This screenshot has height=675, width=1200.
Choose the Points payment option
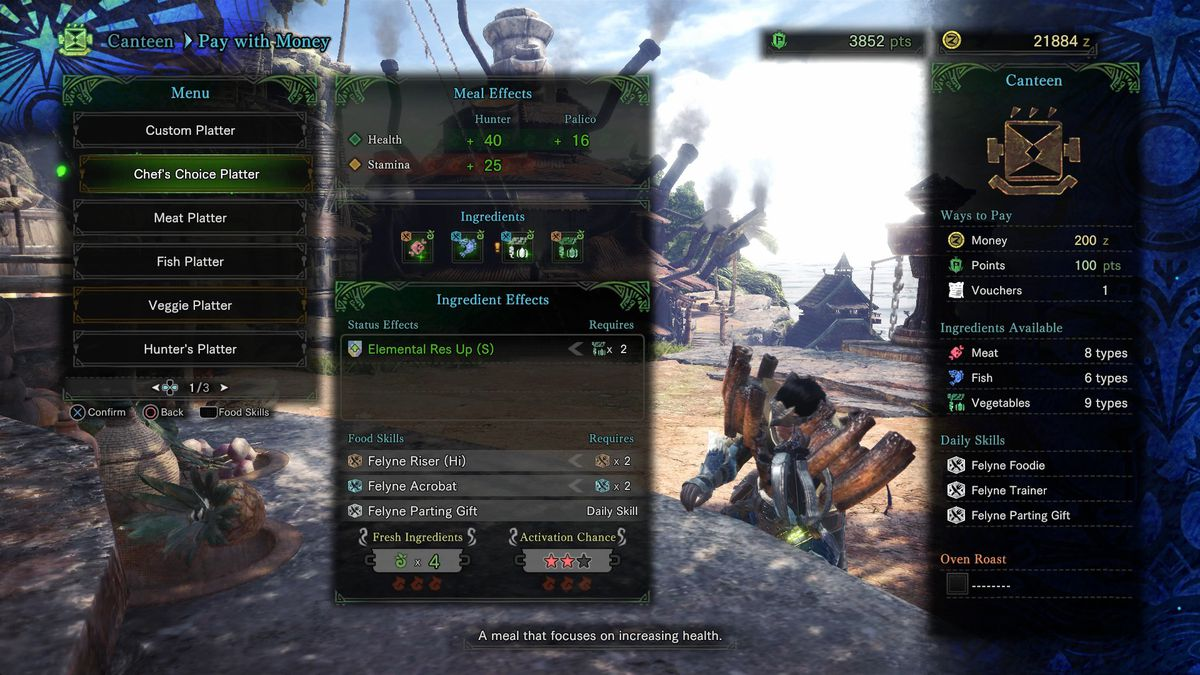coord(1033,265)
